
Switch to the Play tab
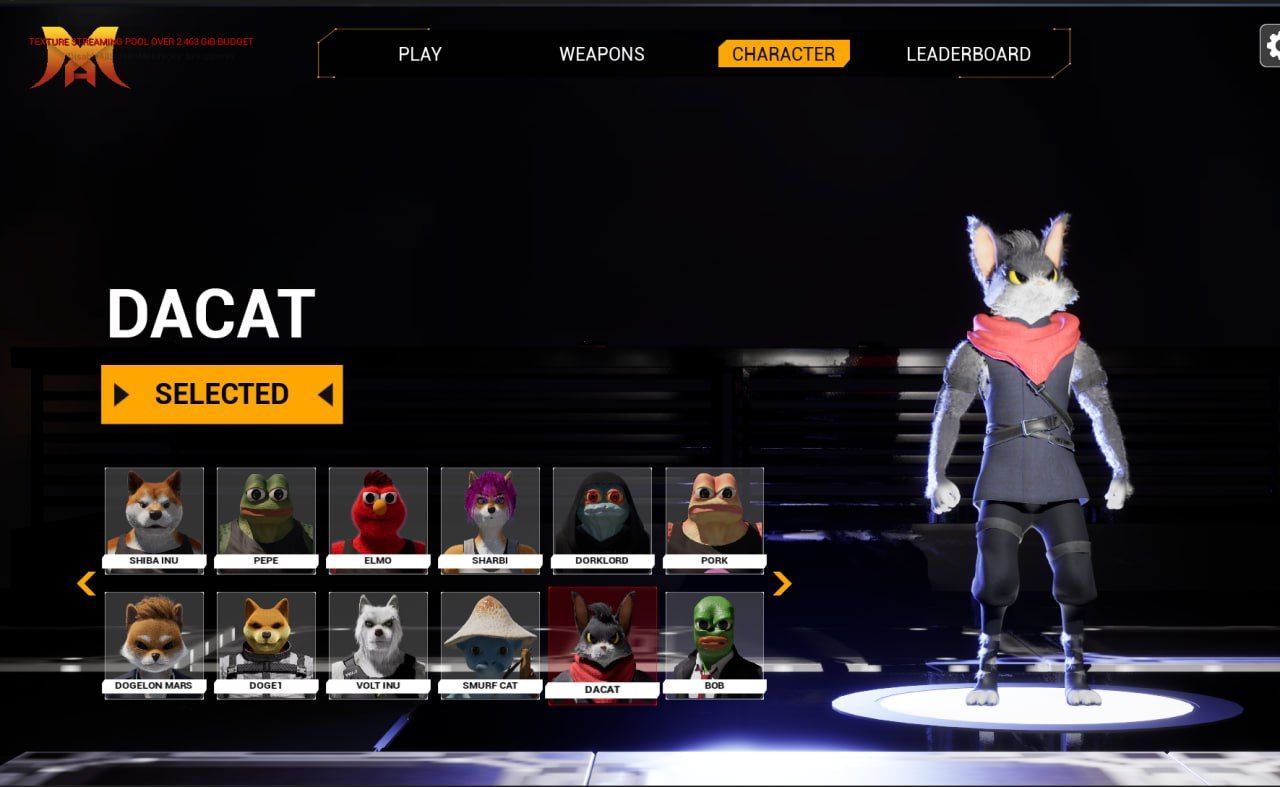(420, 54)
